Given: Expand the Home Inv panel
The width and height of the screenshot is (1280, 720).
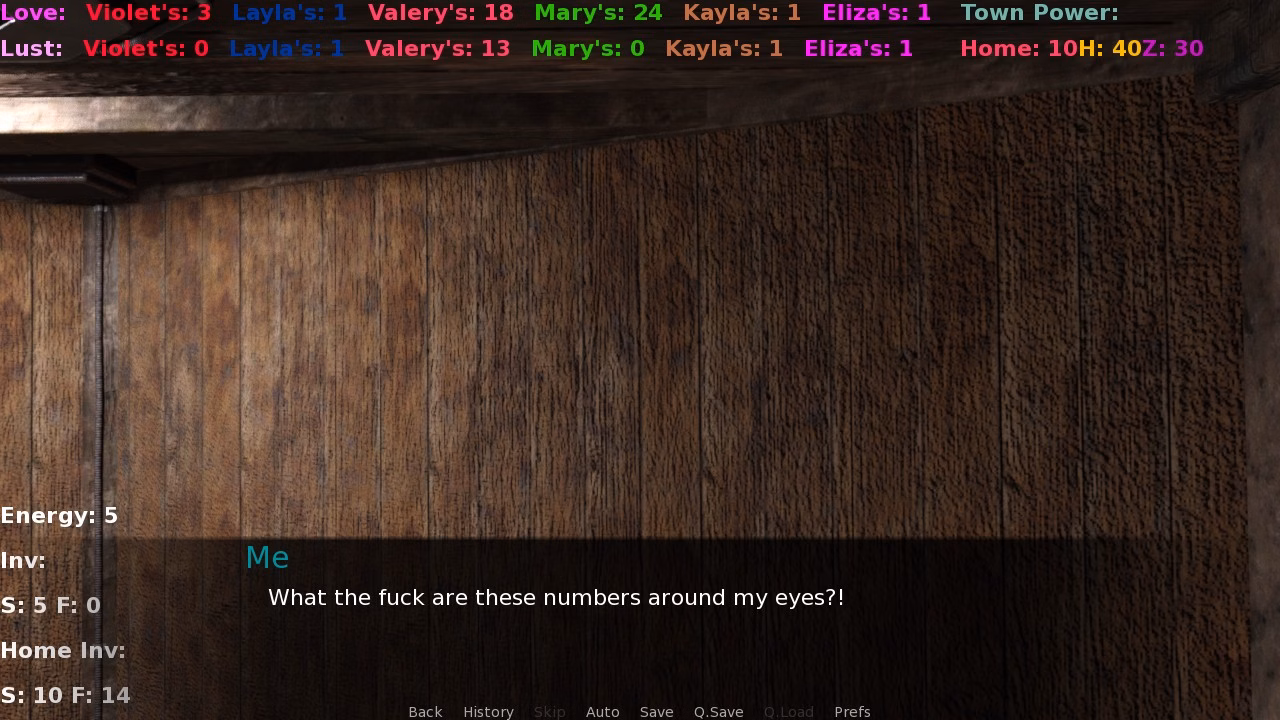Looking at the screenshot, I should (63, 650).
